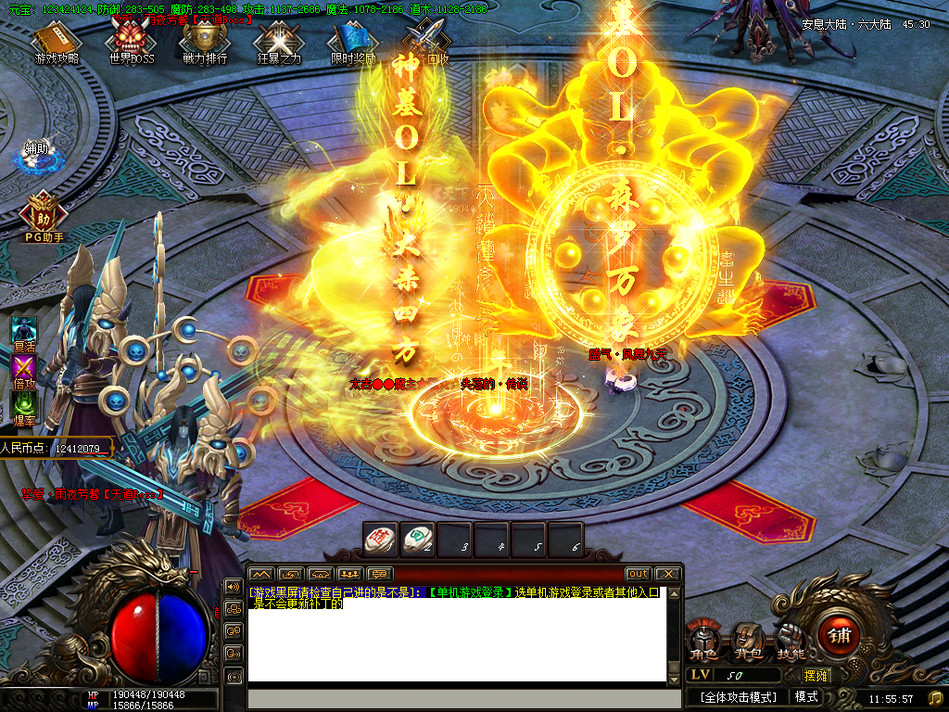
Task: Open the 游戏攻略 game guide book
Action: (x=55, y=41)
